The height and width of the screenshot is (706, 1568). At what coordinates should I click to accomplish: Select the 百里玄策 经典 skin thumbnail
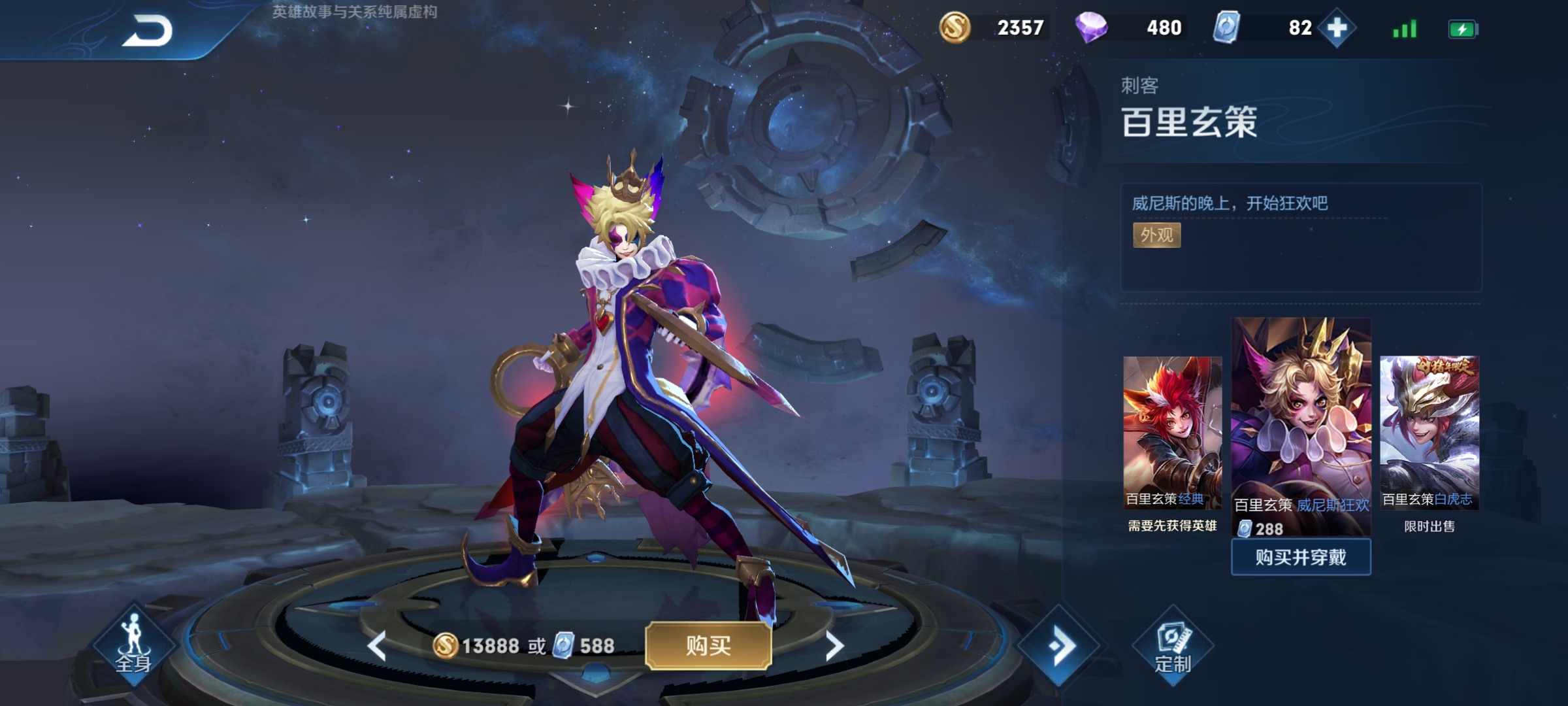(x=1172, y=431)
